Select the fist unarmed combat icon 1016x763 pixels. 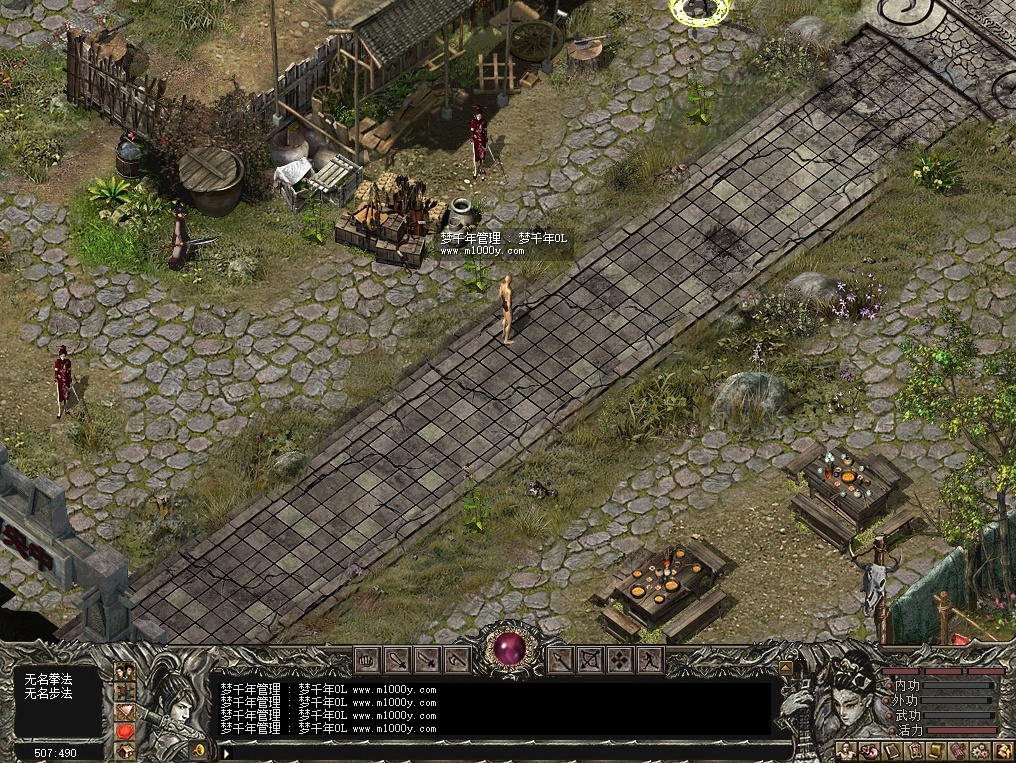(x=367, y=660)
